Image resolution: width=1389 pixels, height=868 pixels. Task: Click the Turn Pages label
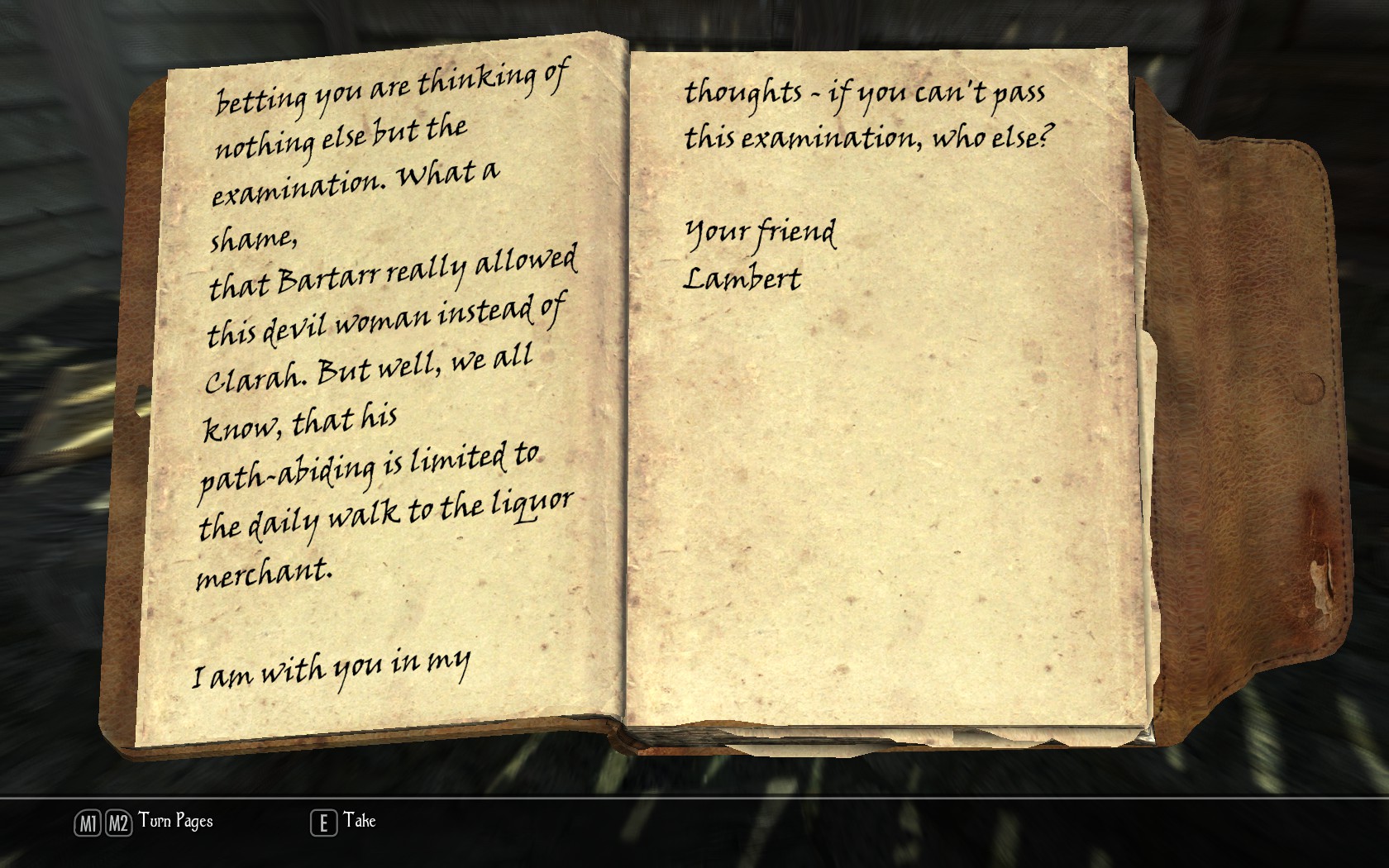coord(175,821)
